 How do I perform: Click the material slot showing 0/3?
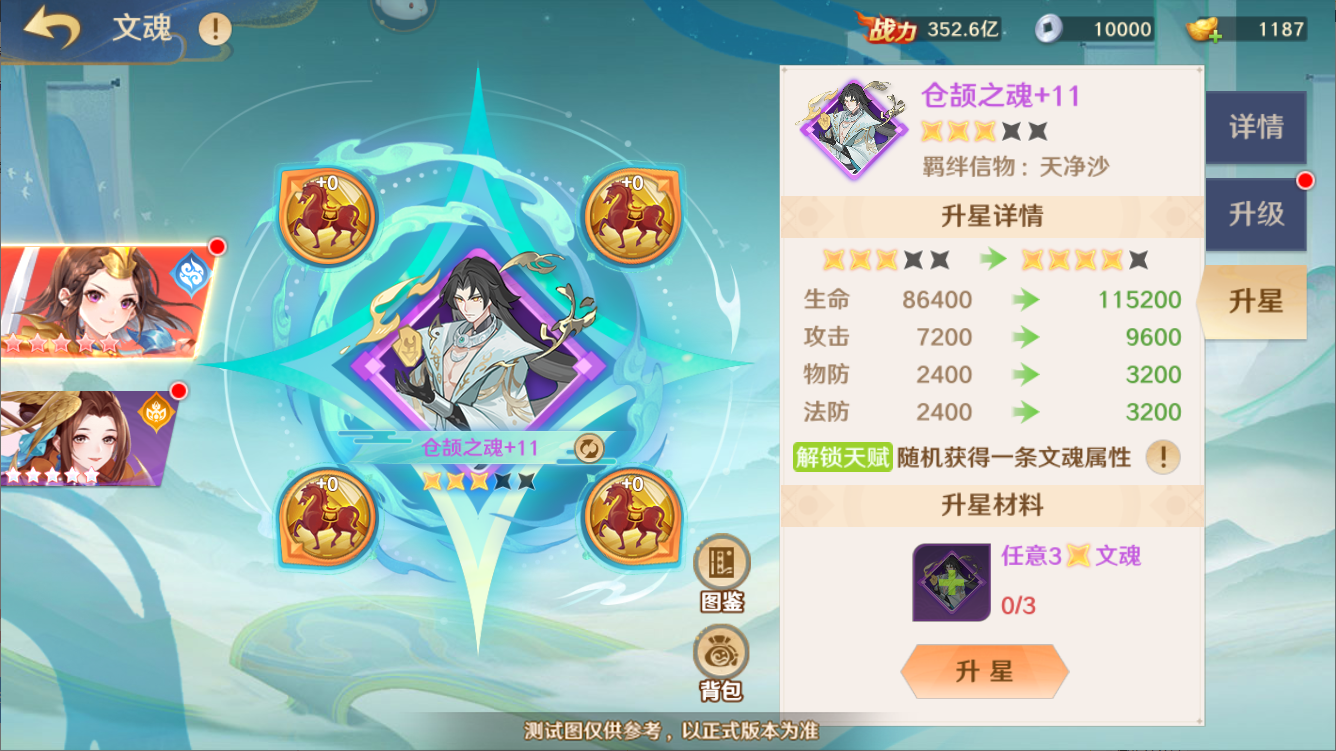tap(950, 582)
